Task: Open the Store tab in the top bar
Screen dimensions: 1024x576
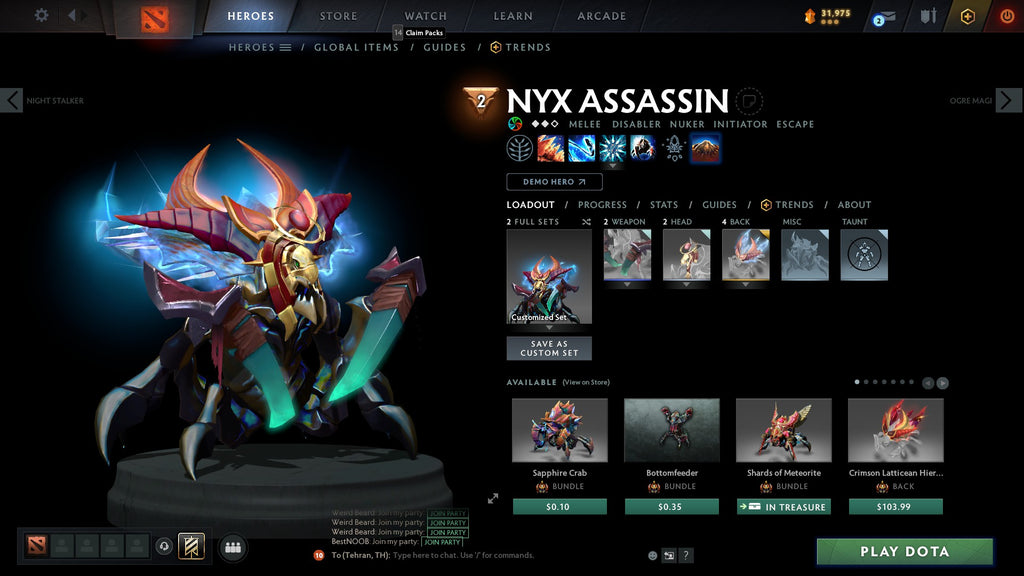Action: (x=338, y=16)
